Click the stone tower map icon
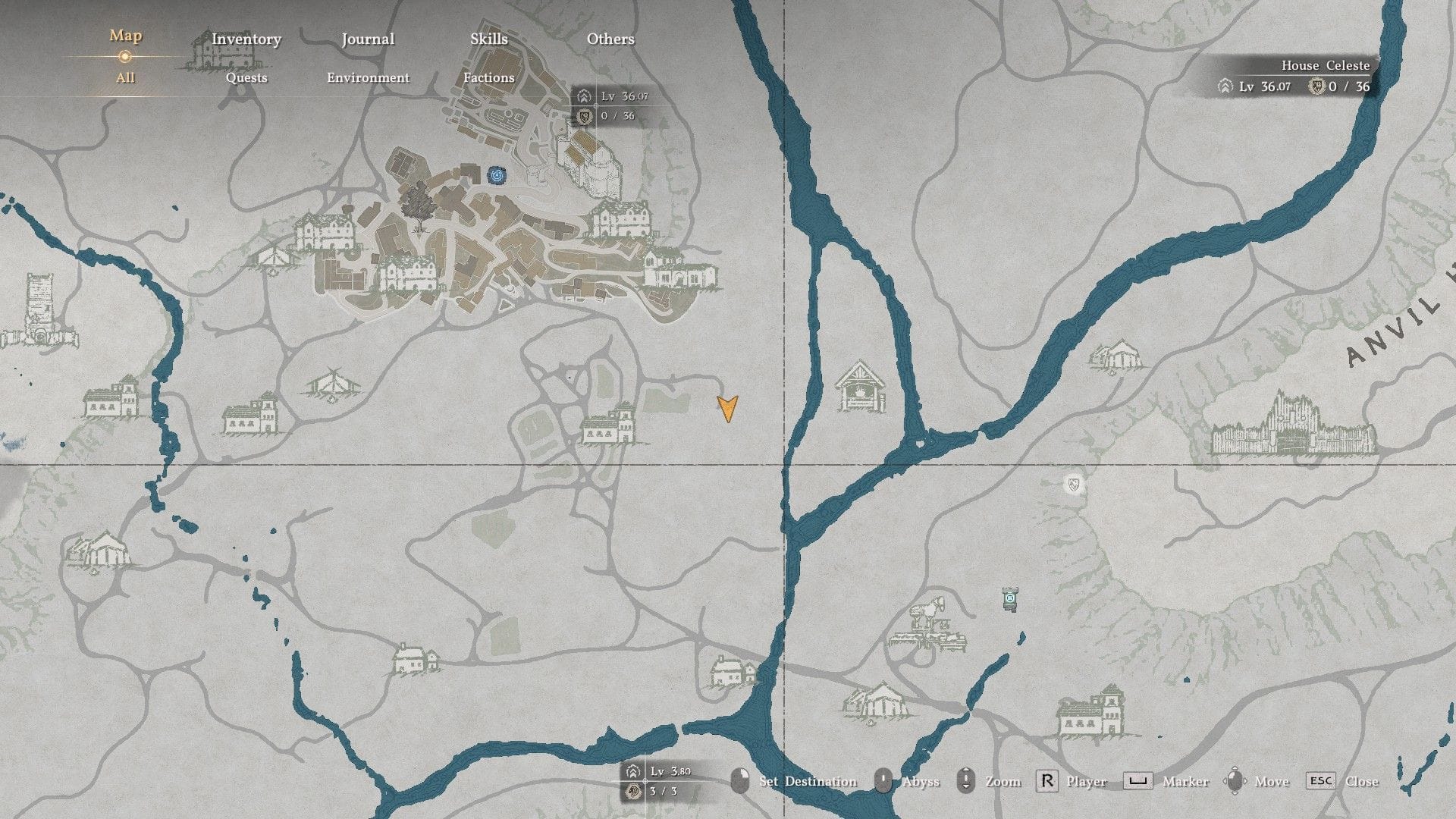1456x819 pixels. point(38,312)
